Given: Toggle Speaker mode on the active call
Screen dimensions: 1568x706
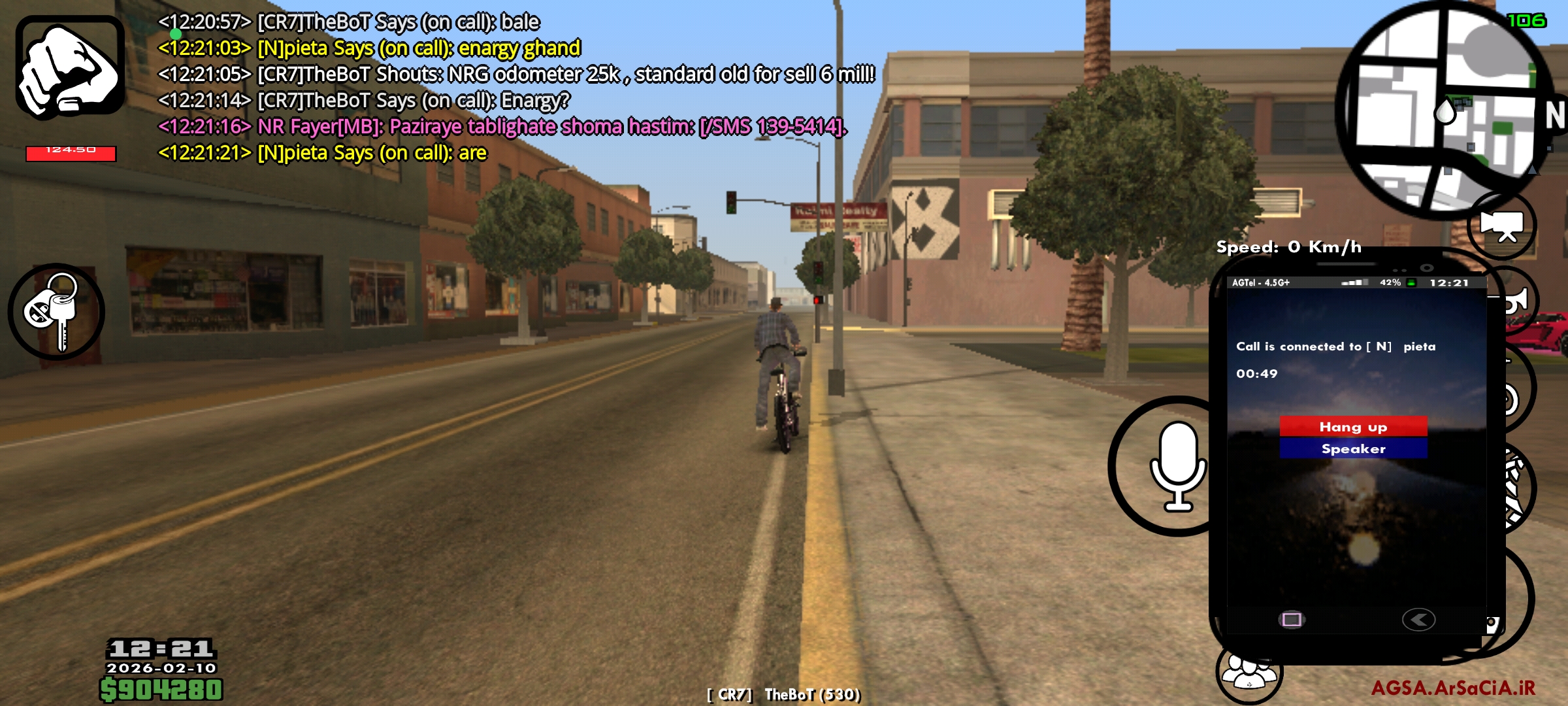Looking at the screenshot, I should coord(1354,448).
